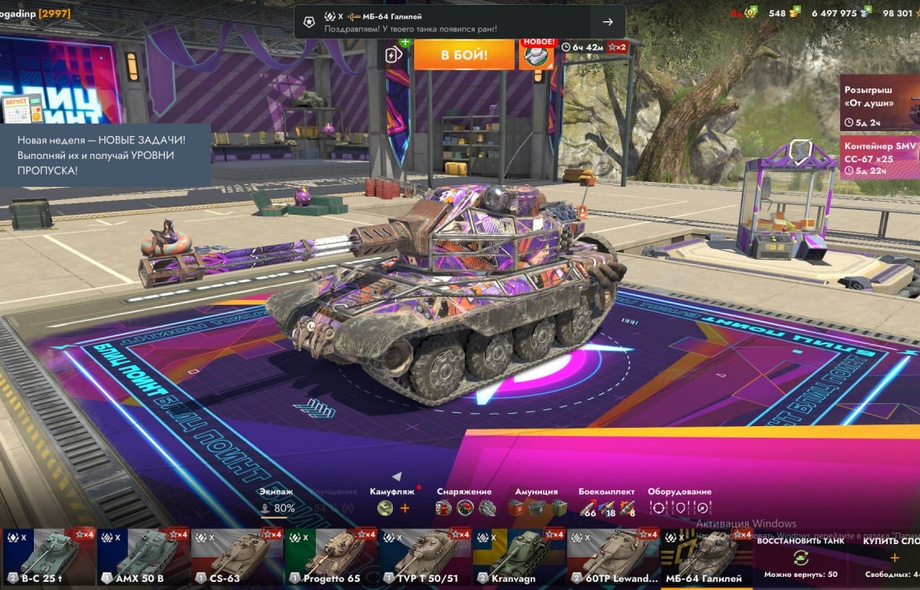Open the new weekly tasks notification

pyautogui.click(x=105, y=157)
